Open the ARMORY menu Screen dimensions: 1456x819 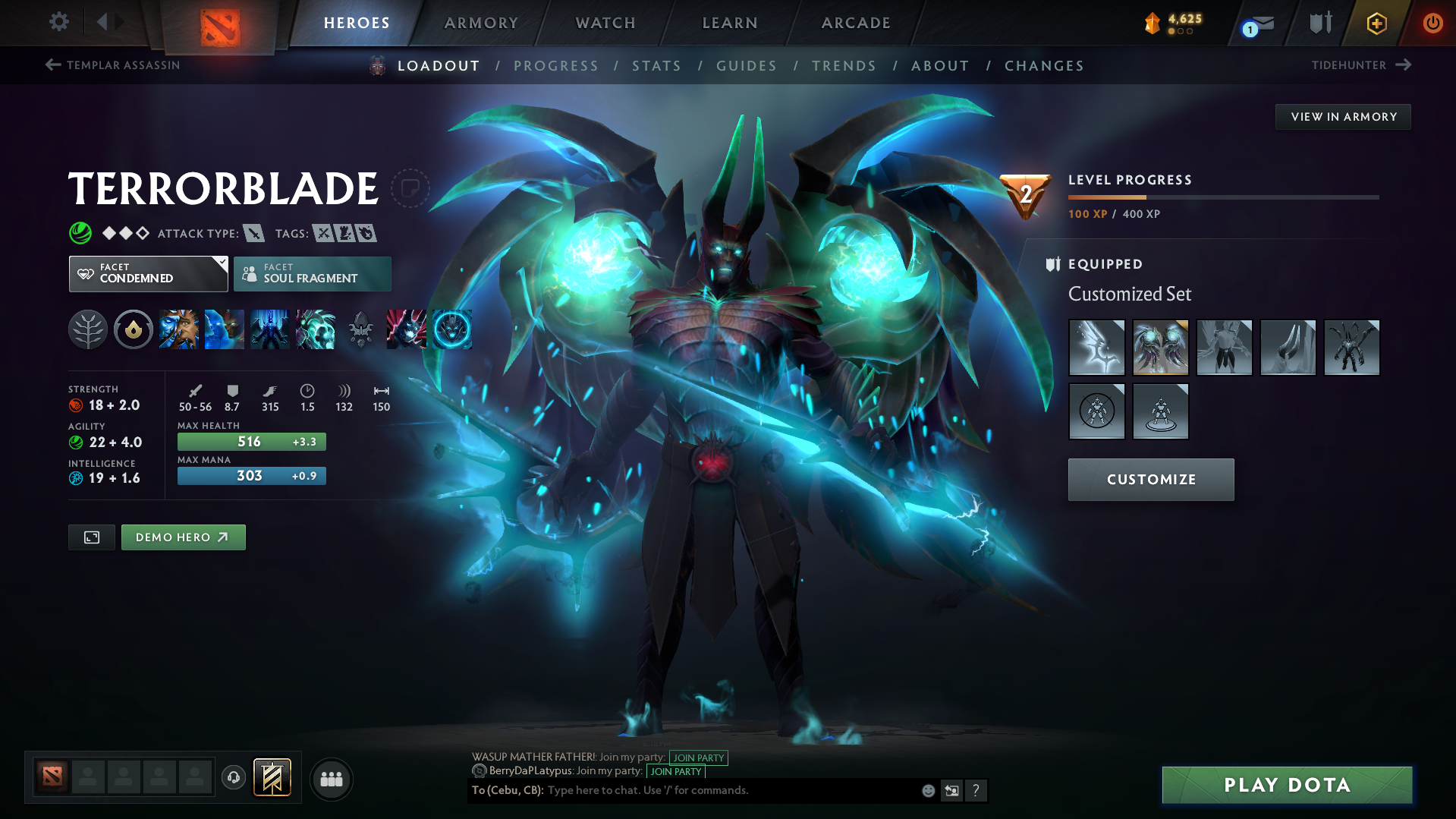[x=481, y=23]
